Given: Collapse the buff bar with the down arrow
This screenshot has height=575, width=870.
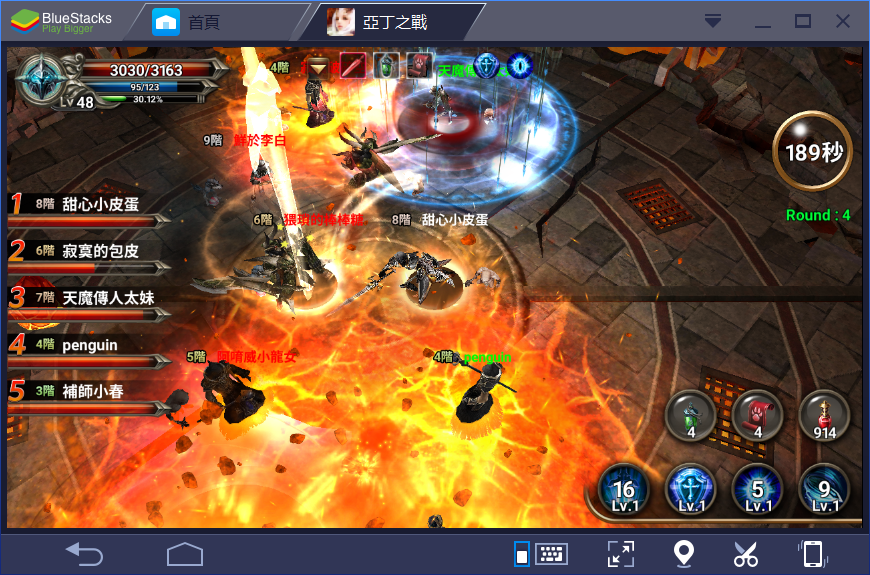Looking at the screenshot, I should tap(318, 67).
